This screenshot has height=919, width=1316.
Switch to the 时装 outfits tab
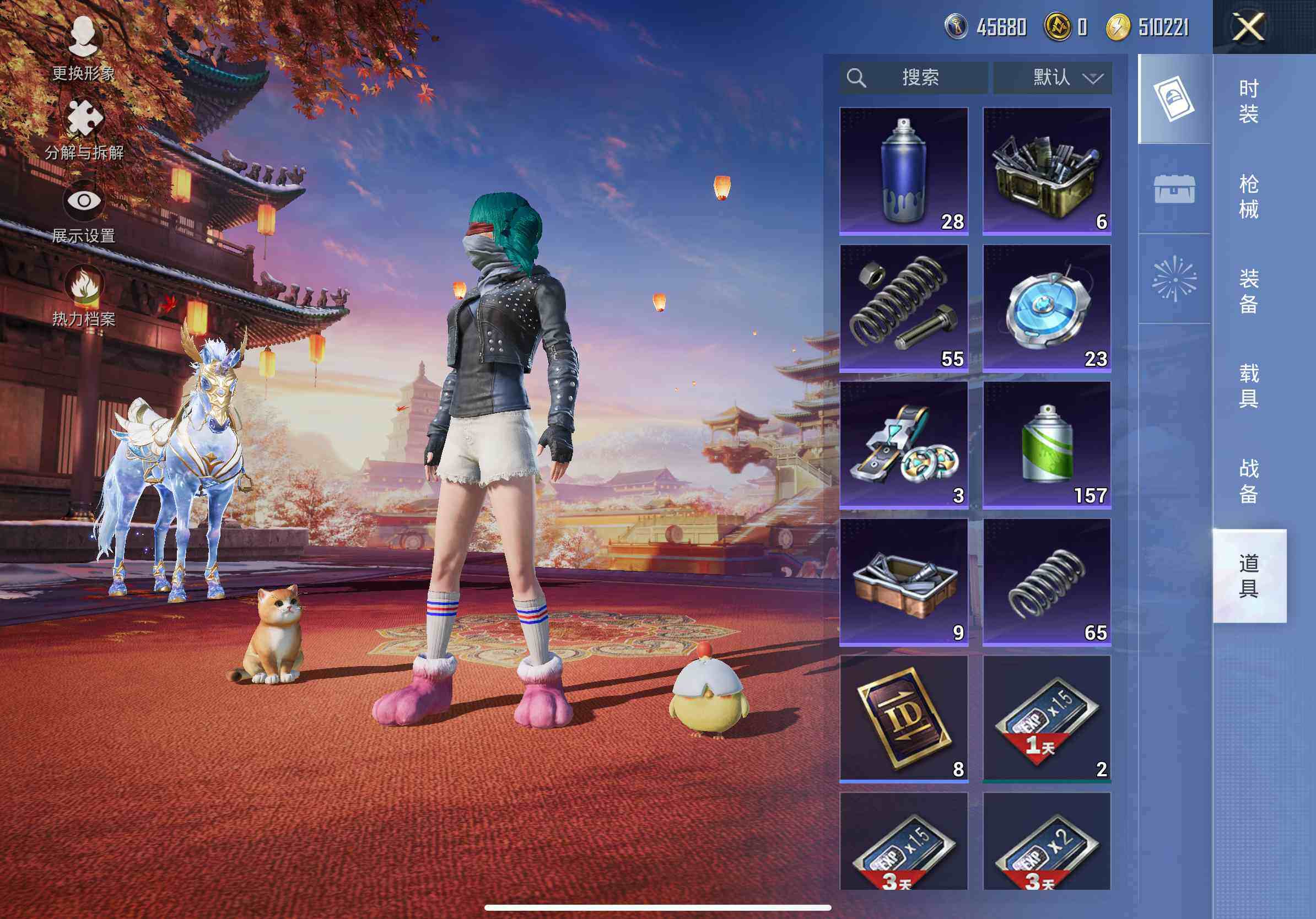(x=1249, y=101)
